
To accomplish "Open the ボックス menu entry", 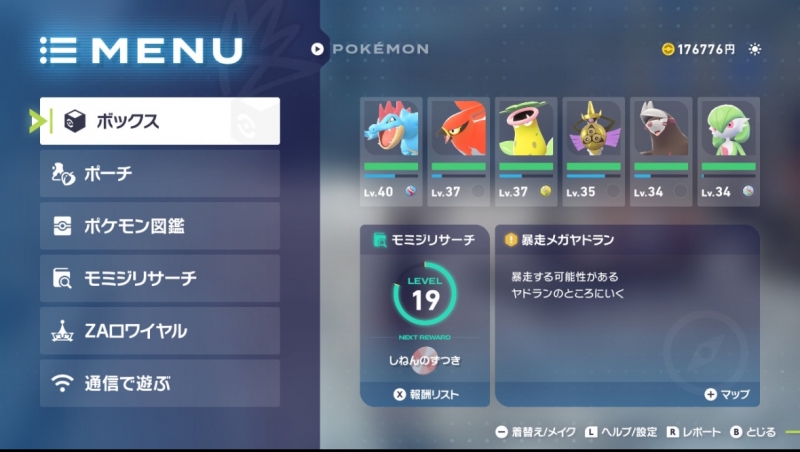I will 160,121.
